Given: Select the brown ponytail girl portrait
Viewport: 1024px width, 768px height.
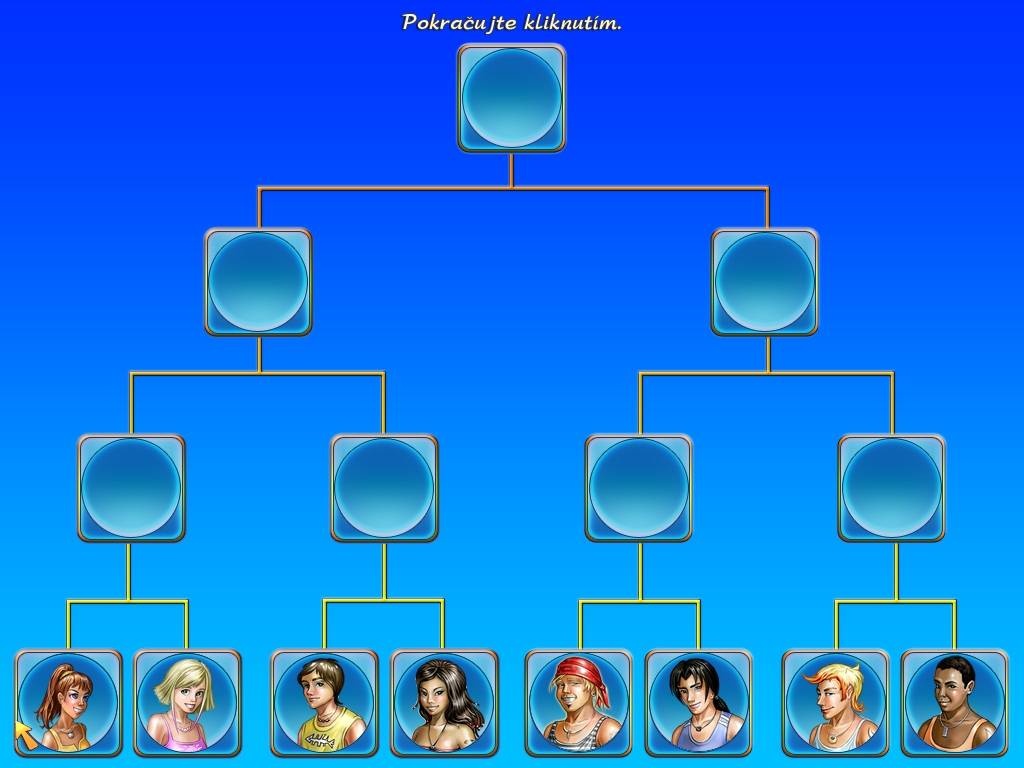Looking at the screenshot, I should pos(68,702).
